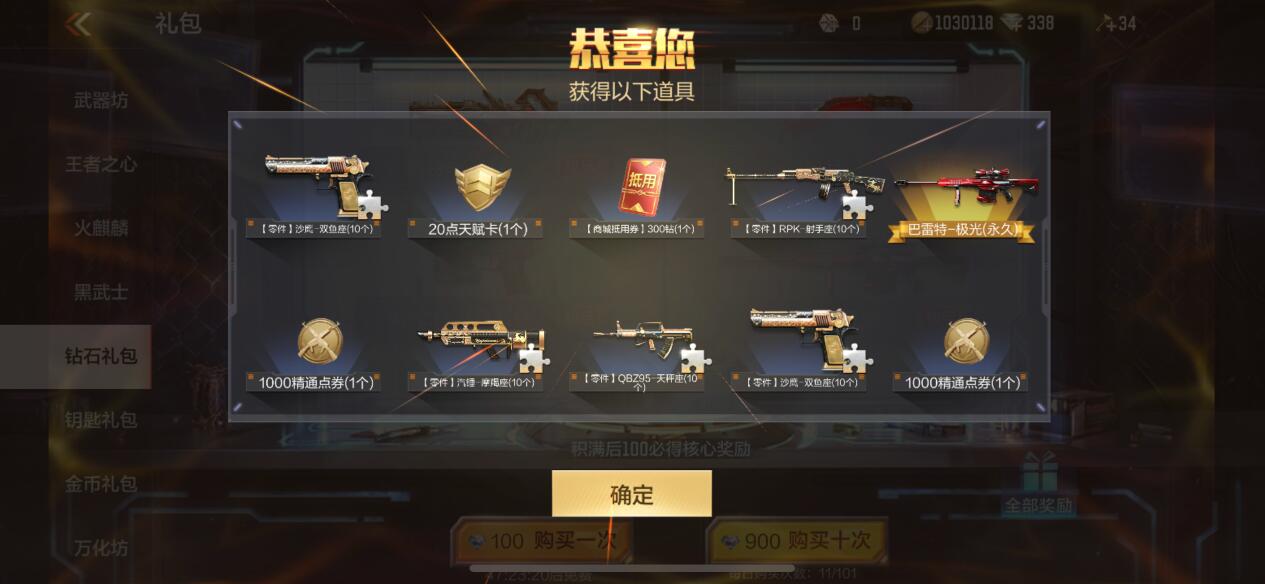Buy ten times for 900 diamonds
This screenshot has height=584, width=1265.
pyautogui.click(x=797, y=541)
